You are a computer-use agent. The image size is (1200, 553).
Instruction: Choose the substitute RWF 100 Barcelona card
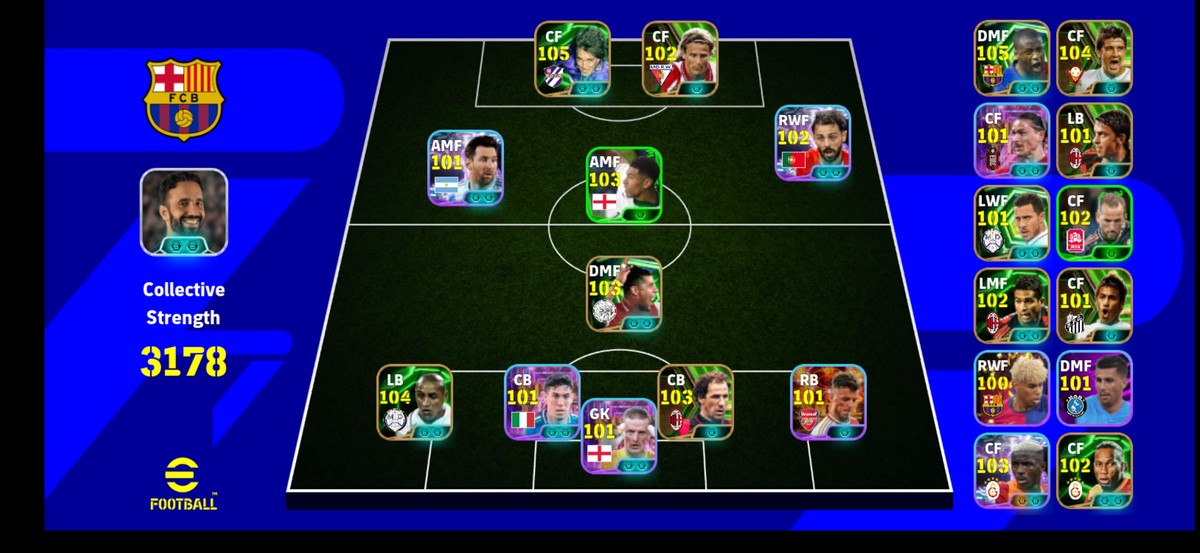[1011, 388]
